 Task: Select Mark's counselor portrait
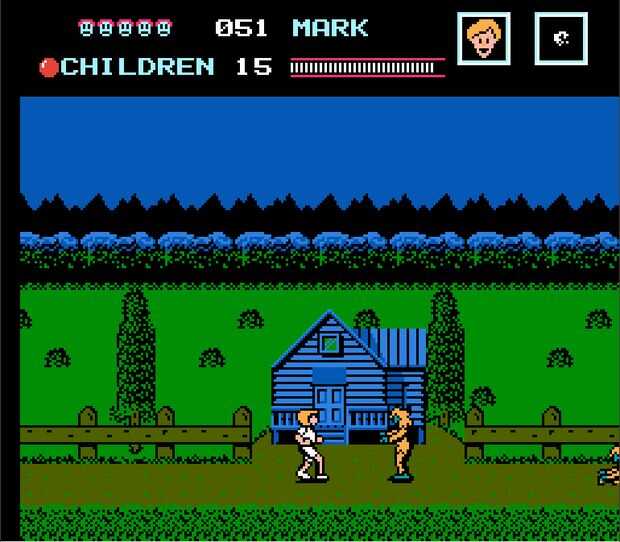[485, 39]
